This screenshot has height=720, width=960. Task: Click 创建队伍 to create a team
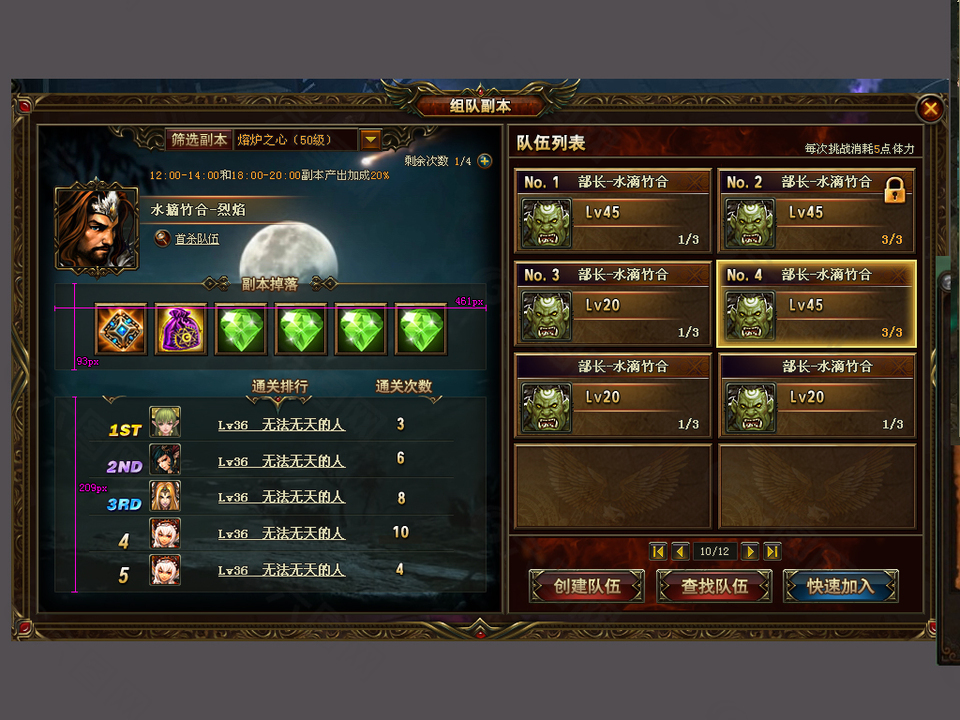pyautogui.click(x=587, y=586)
